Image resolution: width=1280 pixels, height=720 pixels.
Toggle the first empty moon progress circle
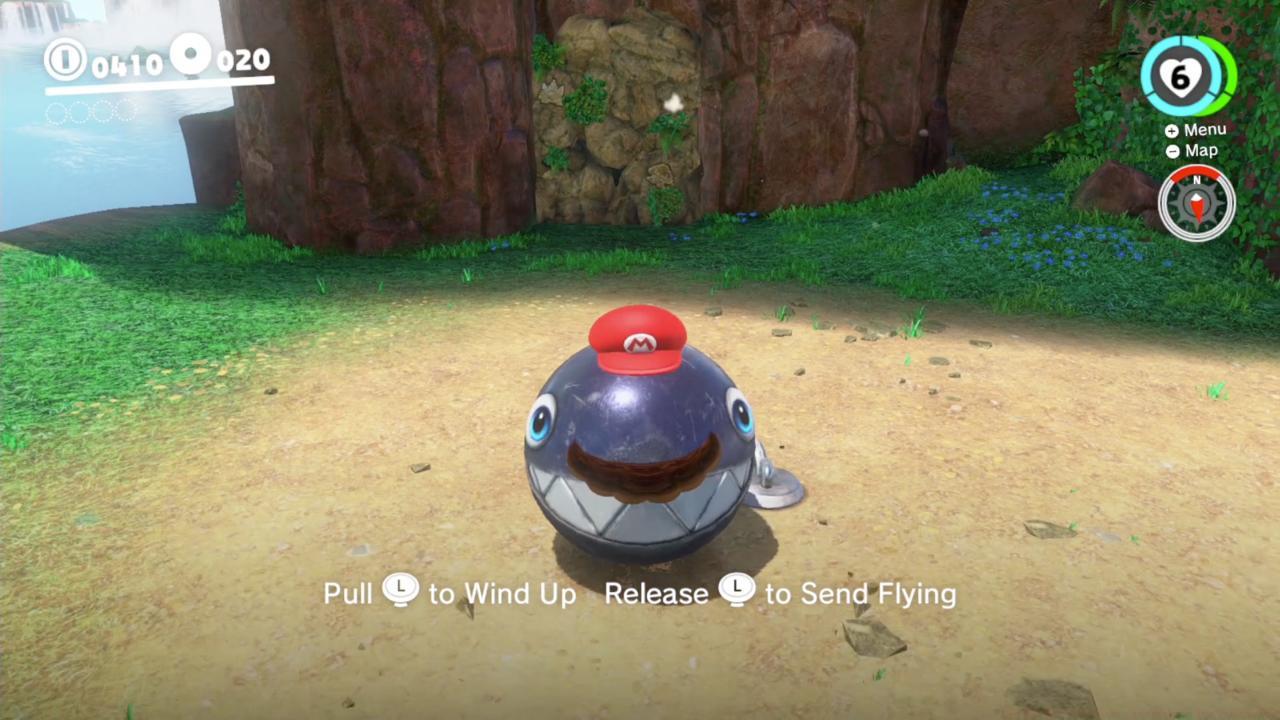coord(54,114)
